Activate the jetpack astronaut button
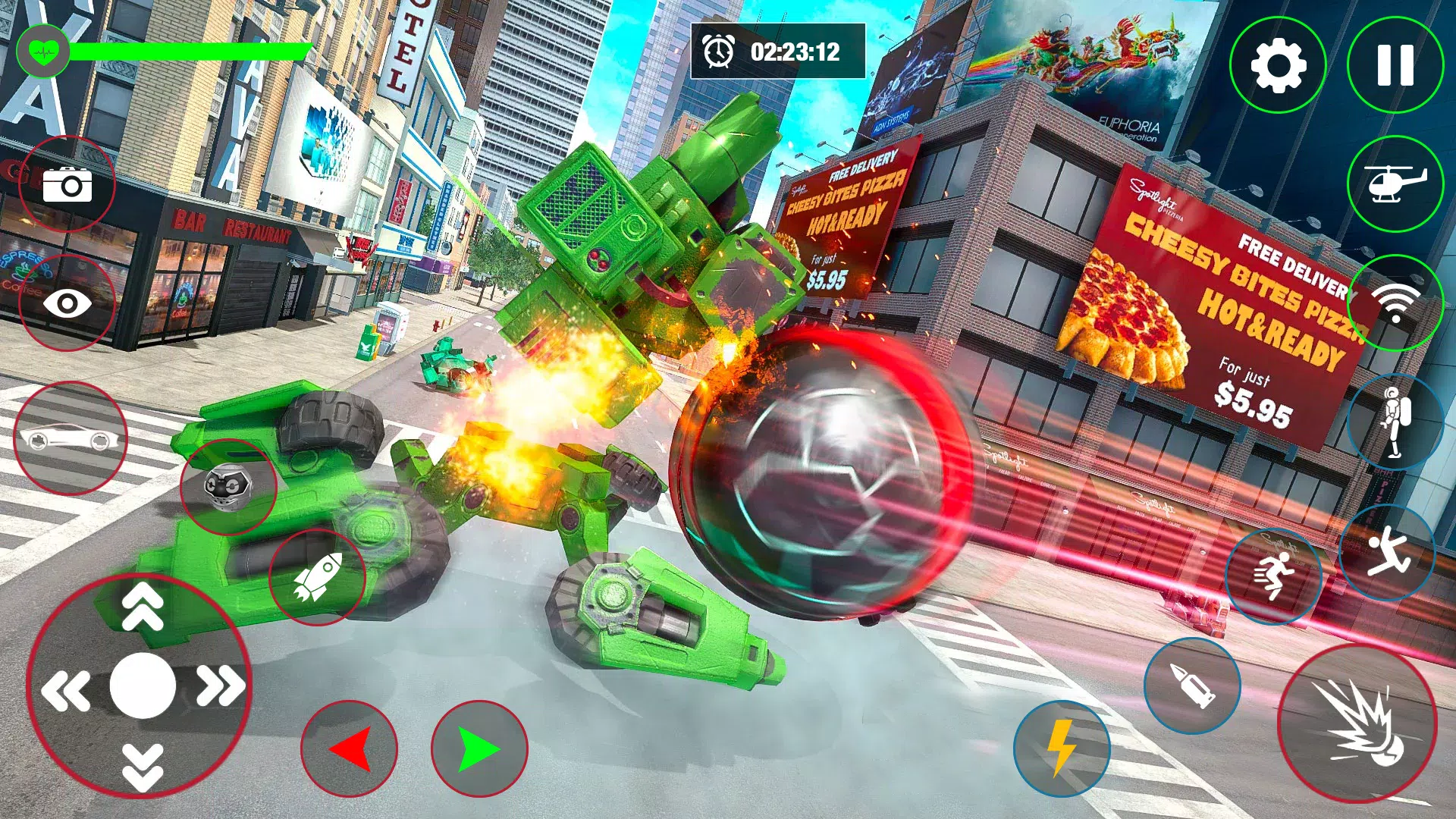Viewport: 1456px width, 819px height. pyautogui.click(x=1395, y=422)
